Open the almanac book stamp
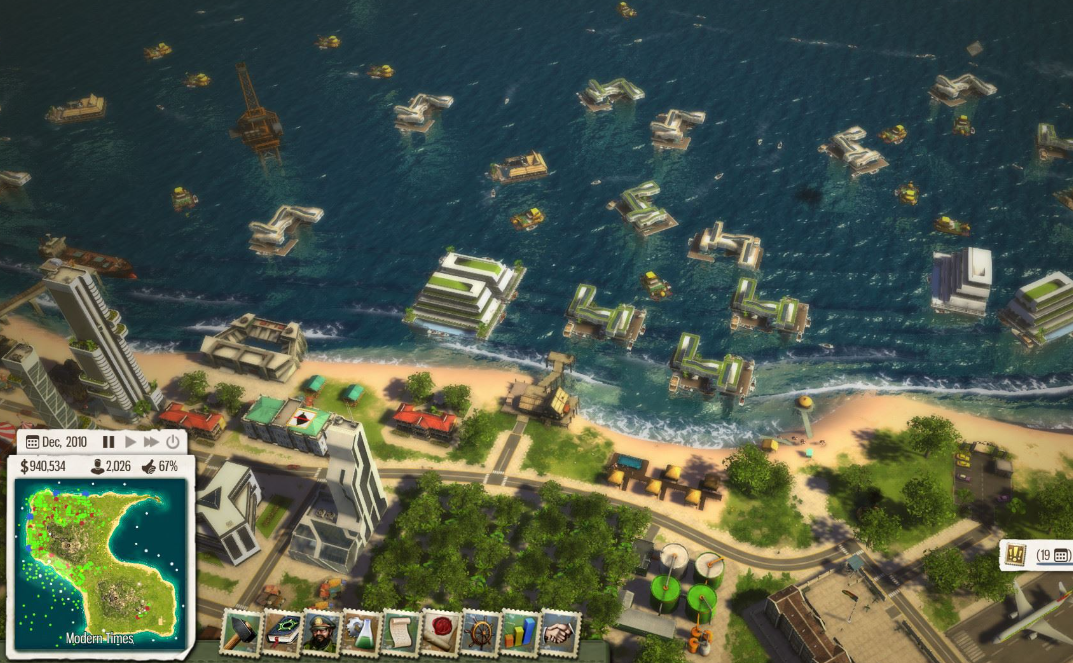Viewport: 1073px width, 663px height. 282,631
